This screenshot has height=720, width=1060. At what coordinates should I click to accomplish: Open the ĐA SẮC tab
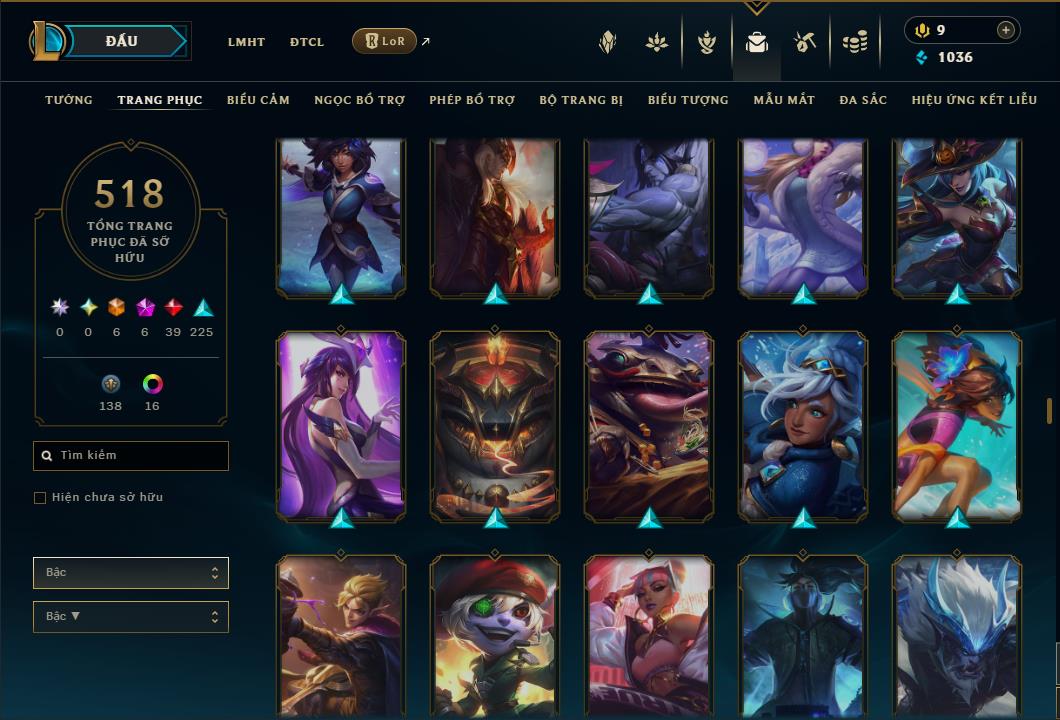pos(863,100)
